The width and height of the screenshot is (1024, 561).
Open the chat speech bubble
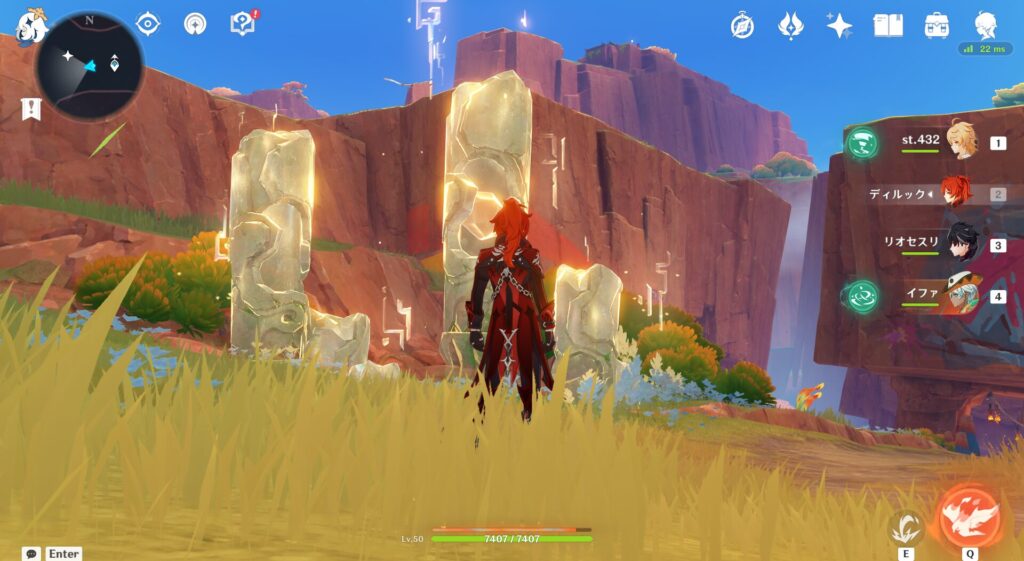(31, 553)
